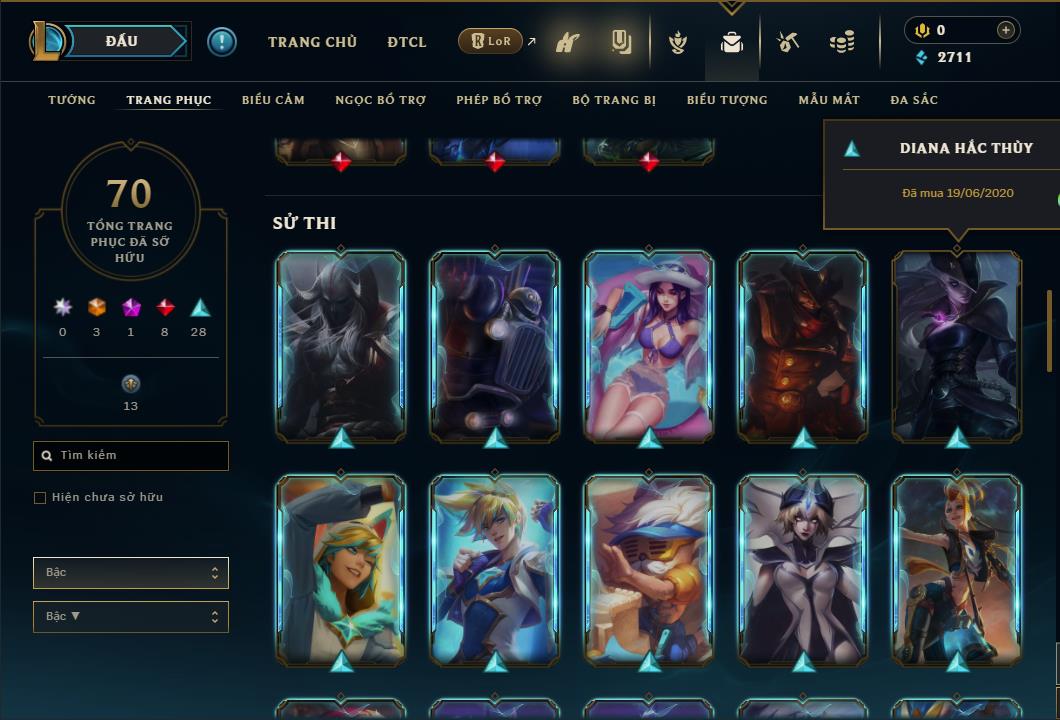Go to TRANG CHỦ home page
The height and width of the screenshot is (720, 1060).
click(312, 42)
